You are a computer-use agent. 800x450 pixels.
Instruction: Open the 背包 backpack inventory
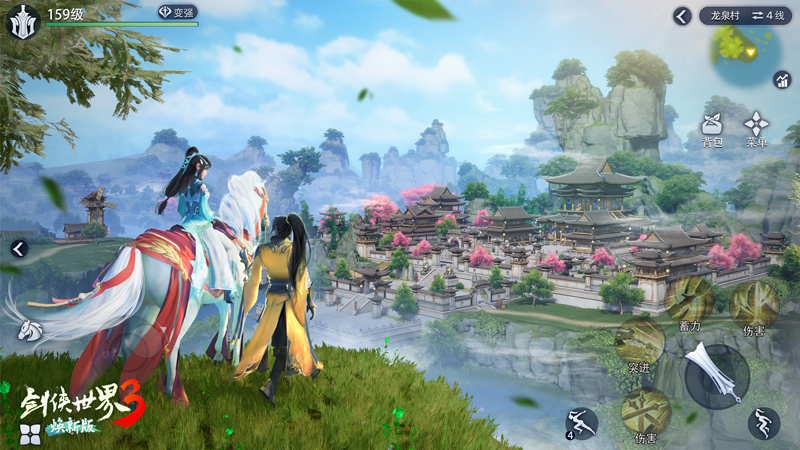pos(711,130)
